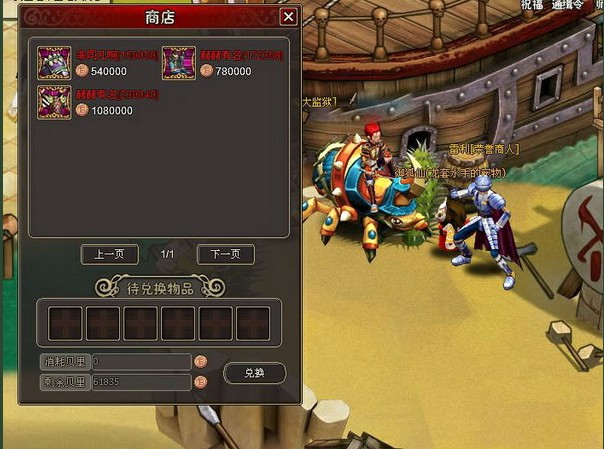Image resolution: width=604 pixels, height=449 pixels.
Task: Close the 商店 shop window
Action: point(288,17)
